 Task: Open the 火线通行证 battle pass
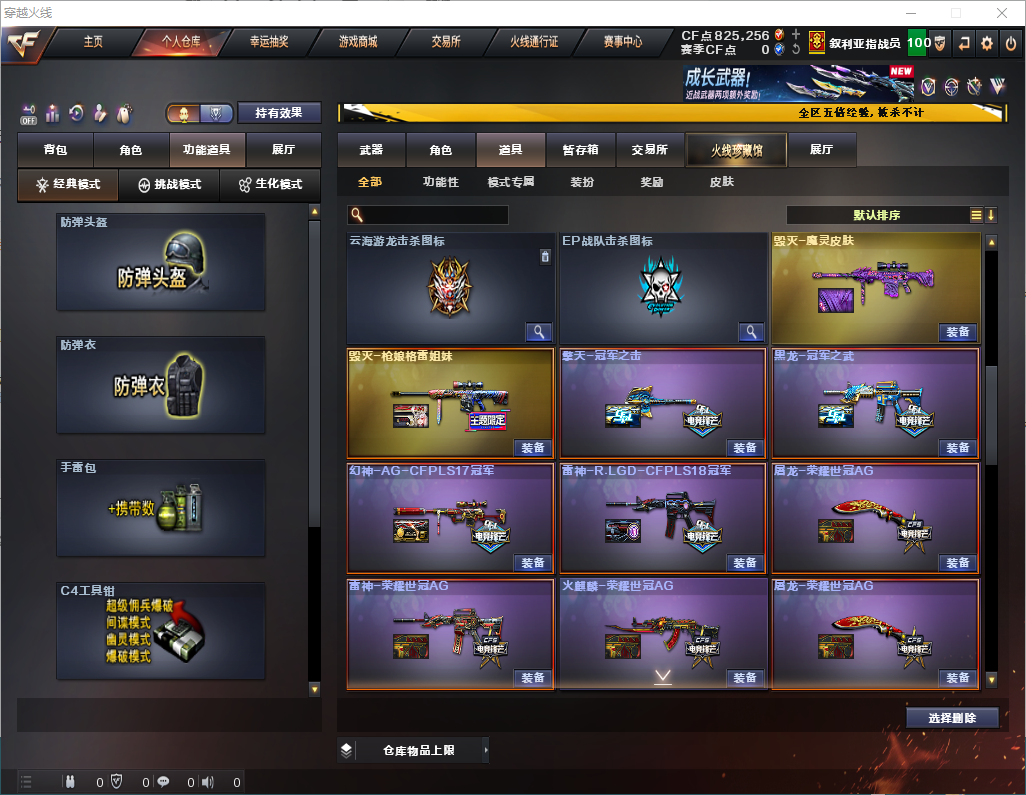(534, 42)
